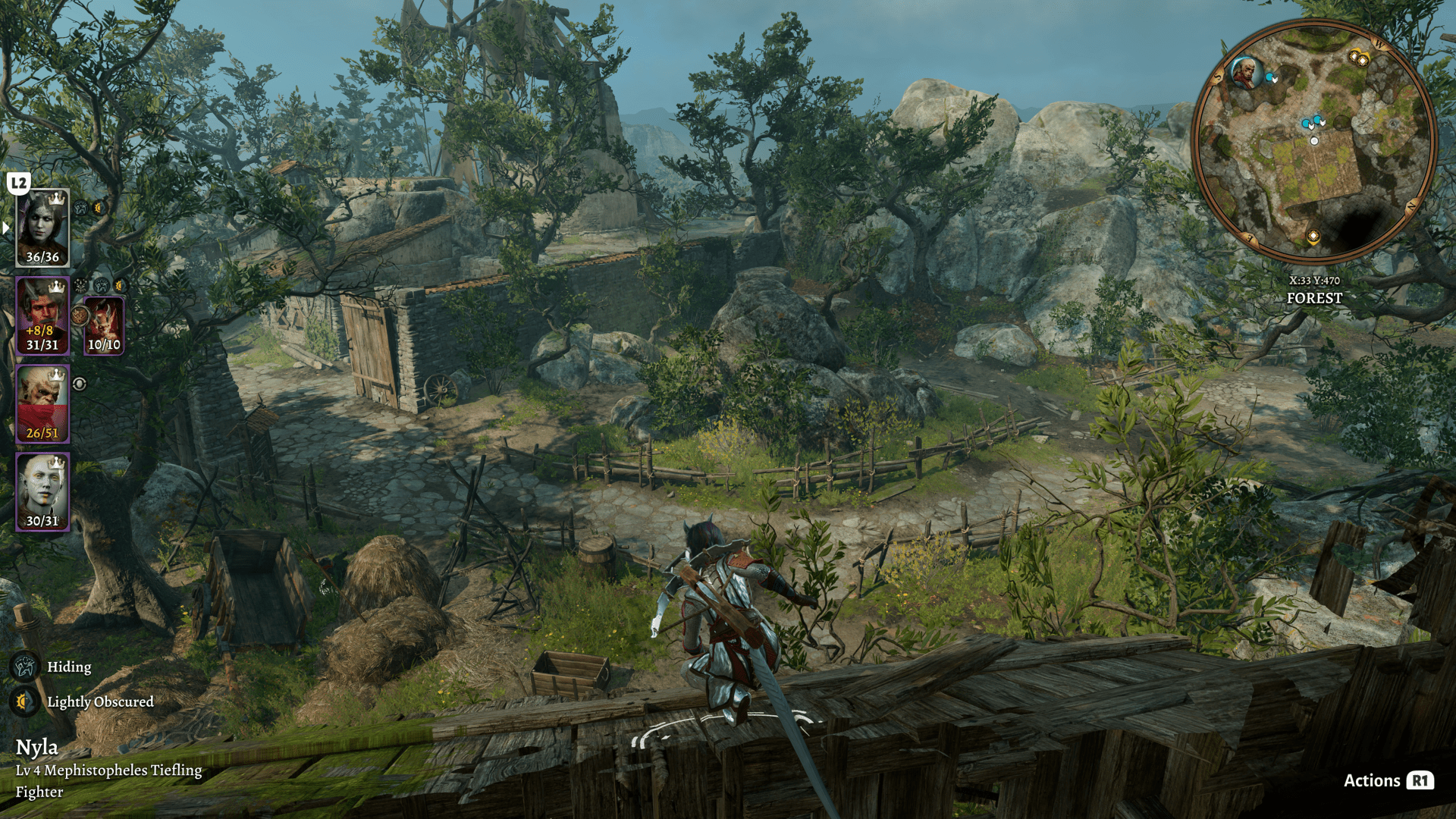Click the circular arrows icon beside the red-scarfed portrait

point(80,384)
